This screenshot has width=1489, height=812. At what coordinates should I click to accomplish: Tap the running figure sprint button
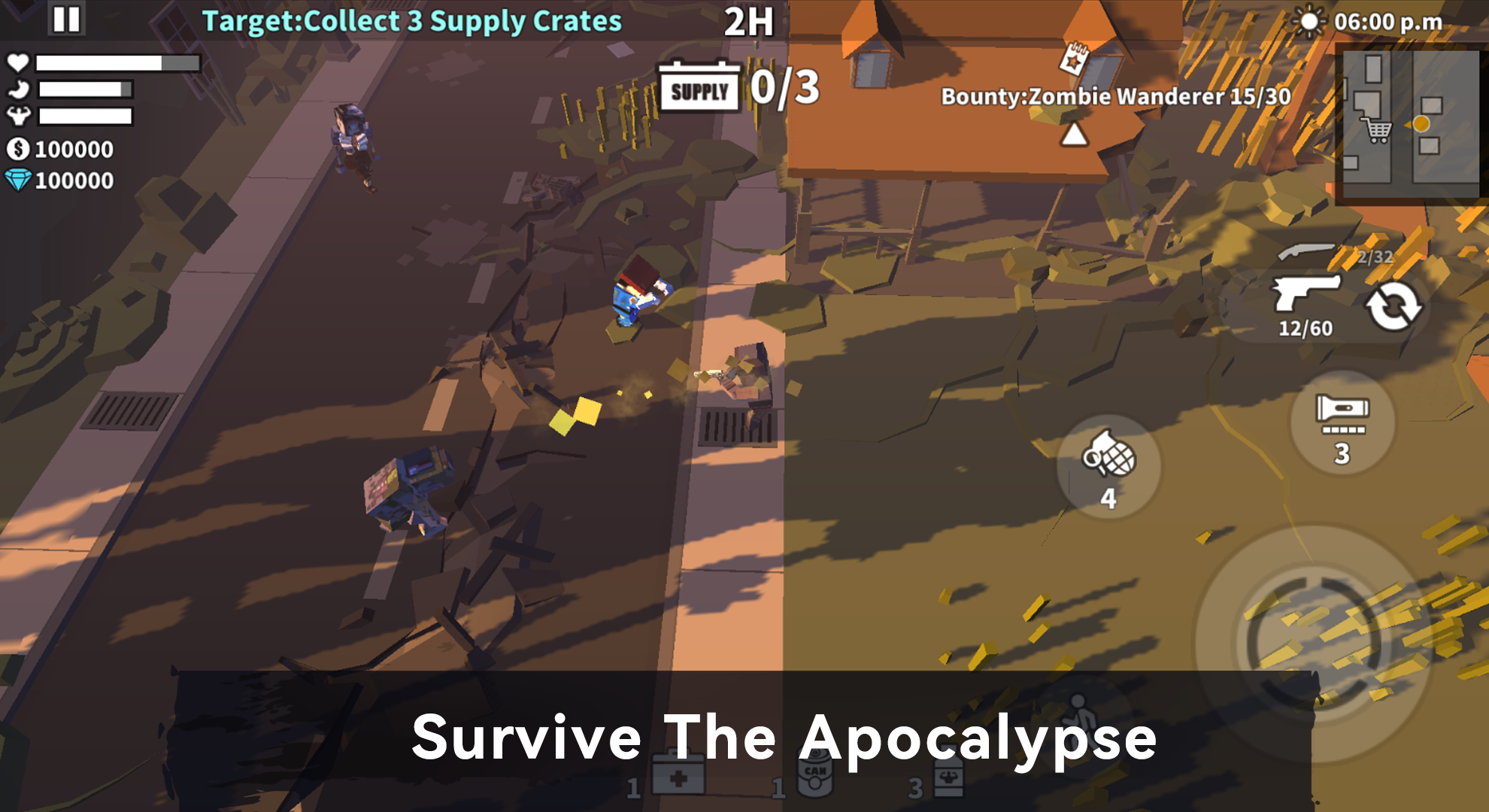[x=1078, y=713]
